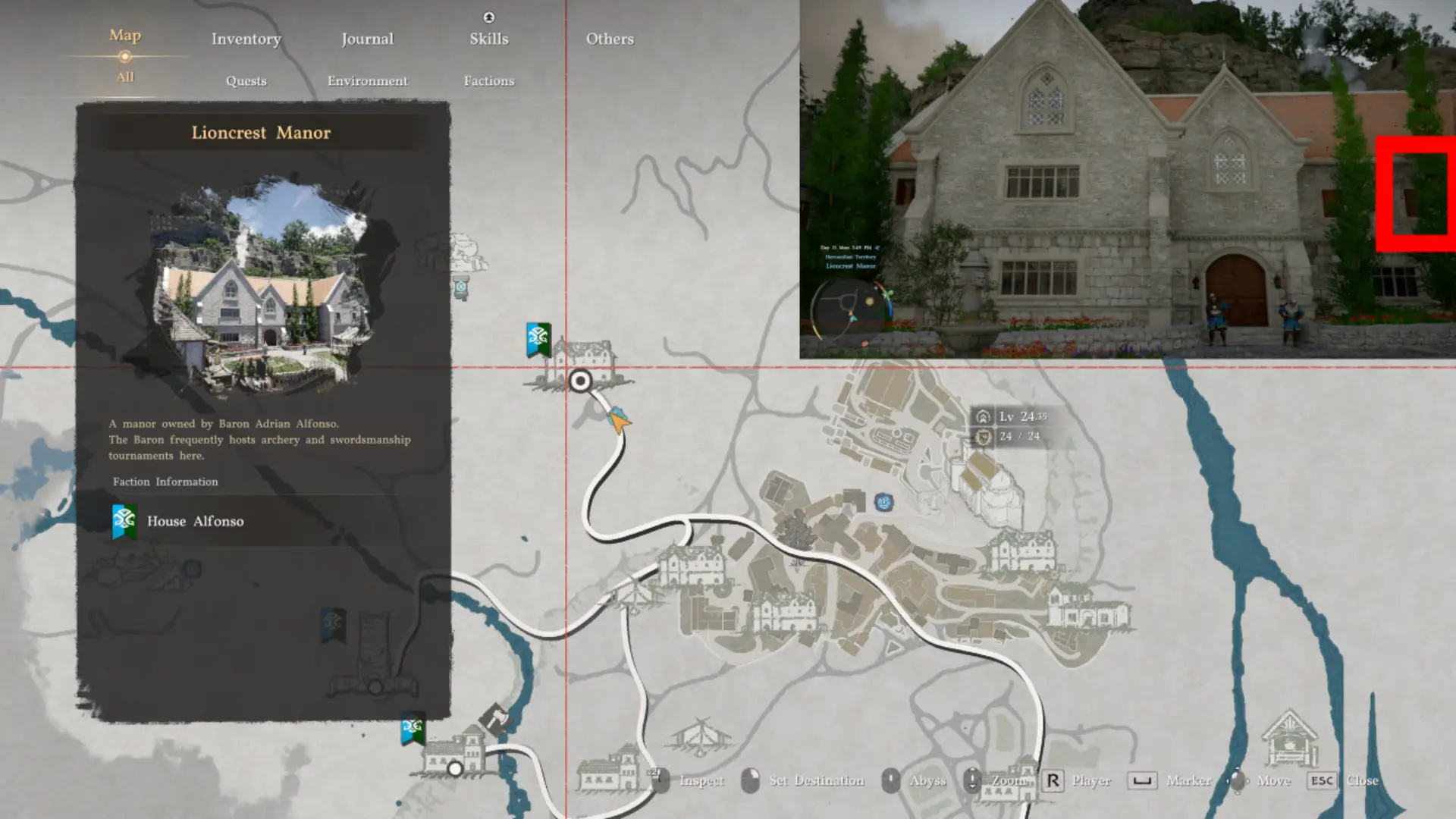
Task: Switch map filter to Factions
Action: [x=488, y=80]
